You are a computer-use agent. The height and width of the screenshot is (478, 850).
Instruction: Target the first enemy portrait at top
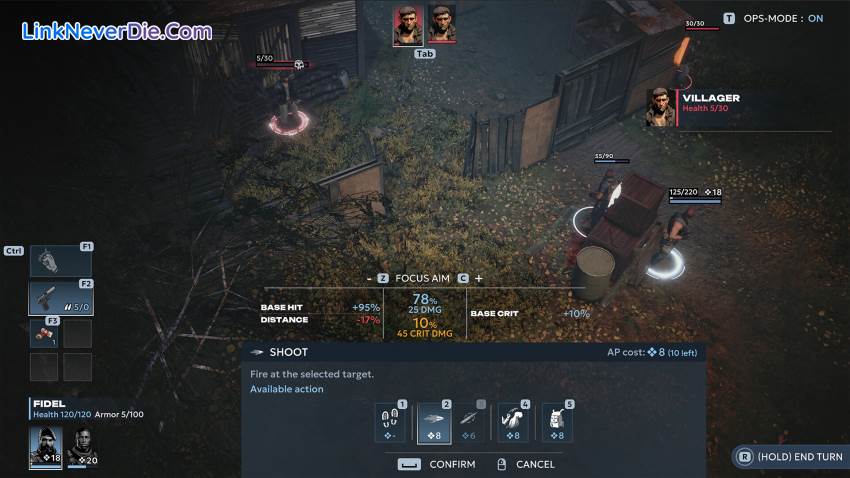(x=407, y=25)
